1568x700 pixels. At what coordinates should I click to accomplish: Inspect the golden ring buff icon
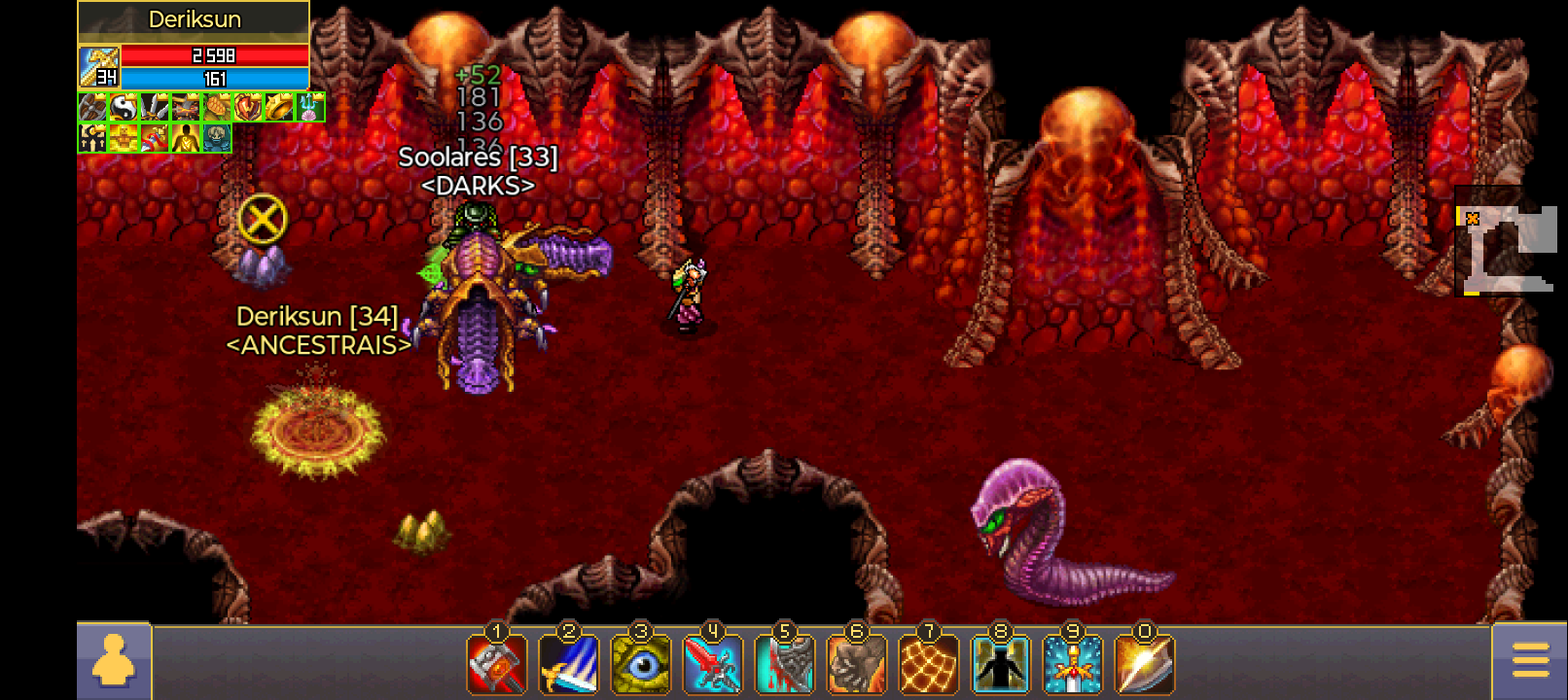[279, 107]
